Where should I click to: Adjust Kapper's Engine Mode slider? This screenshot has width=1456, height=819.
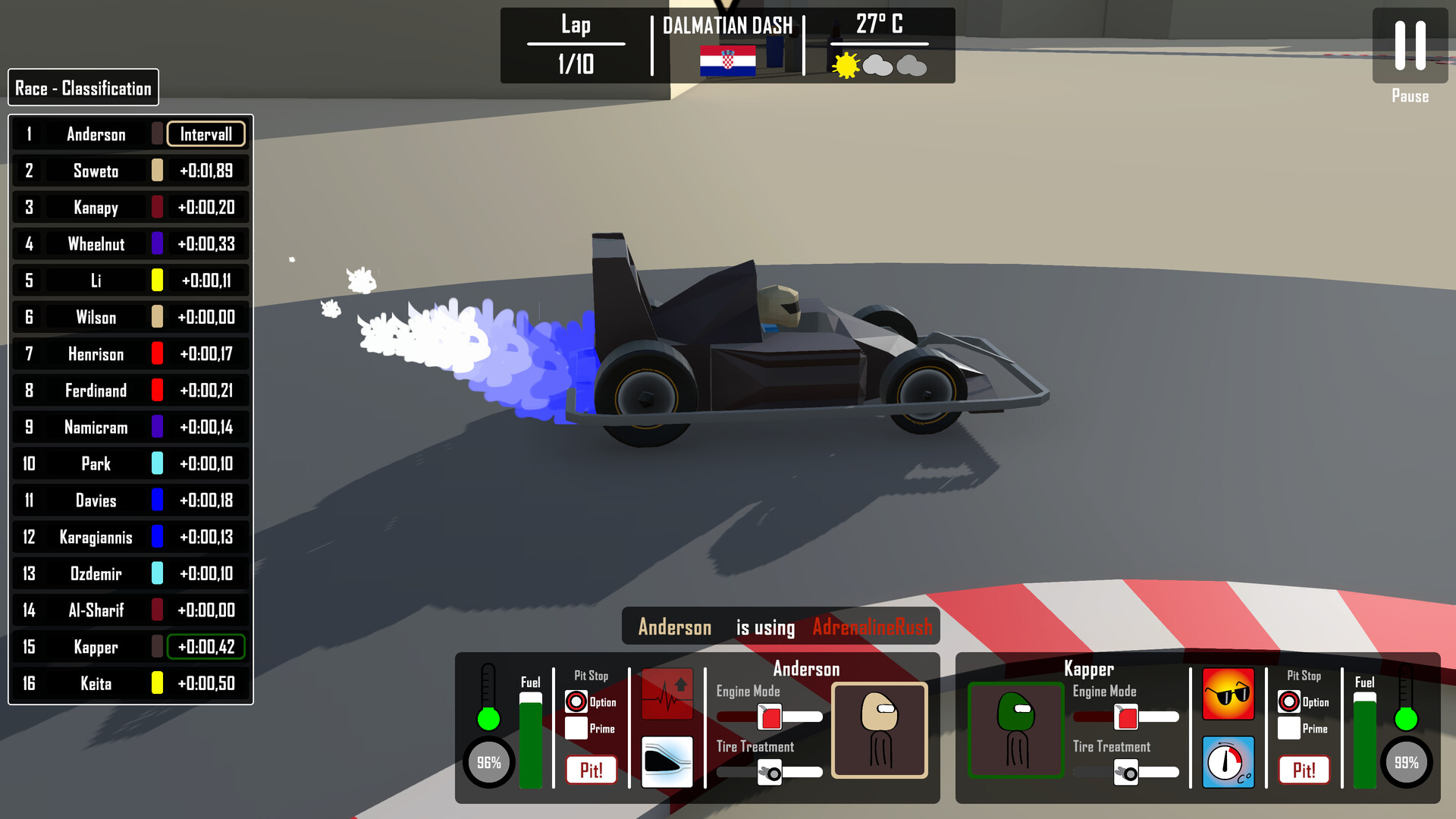[1125, 714]
